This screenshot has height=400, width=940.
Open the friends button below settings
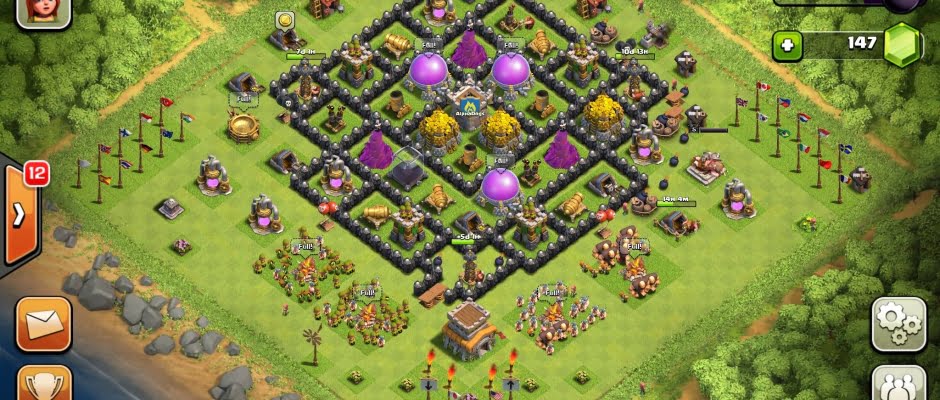click(x=898, y=384)
